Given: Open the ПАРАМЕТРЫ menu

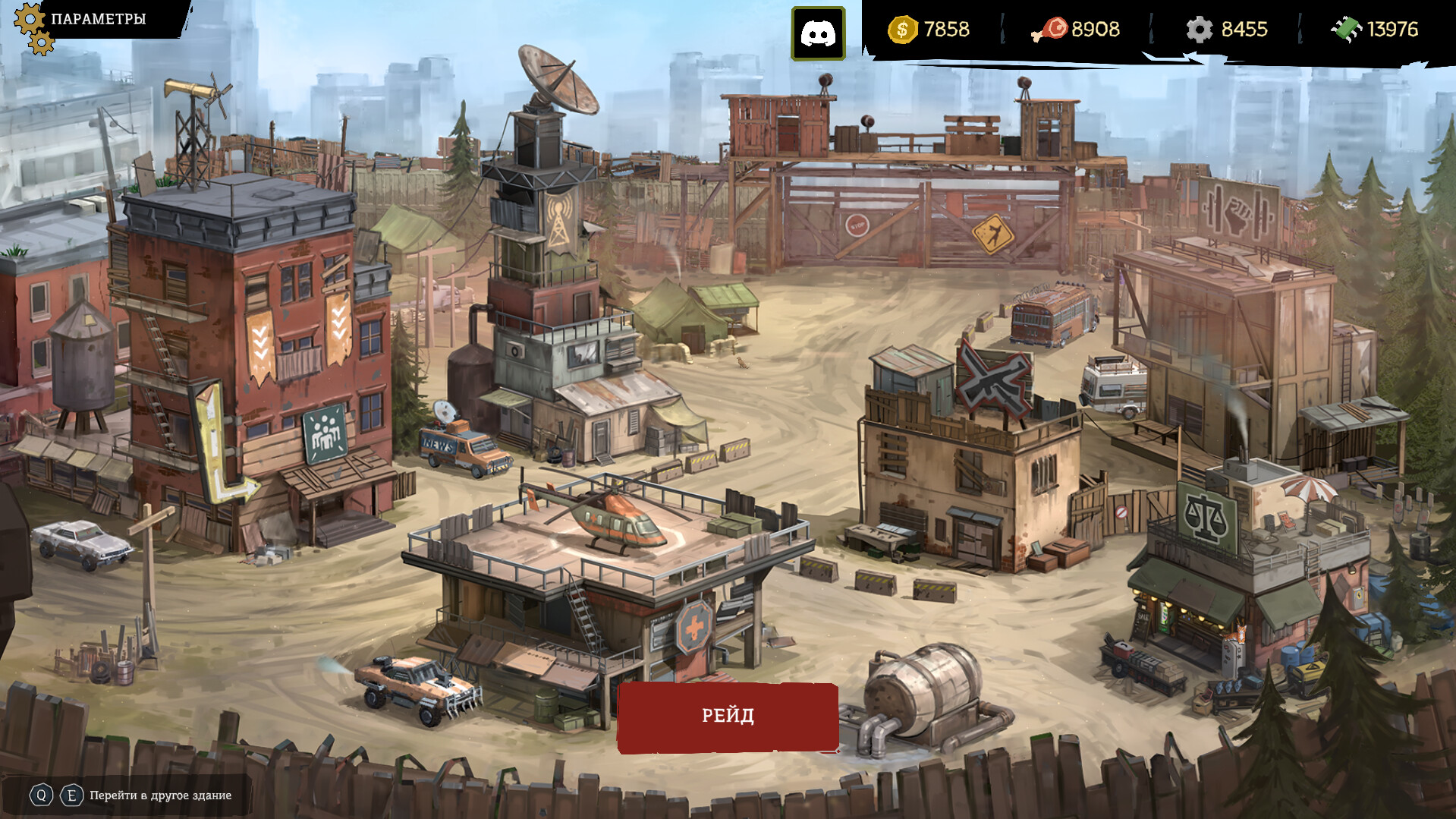Looking at the screenshot, I should pyautogui.click(x=97, y=19).
